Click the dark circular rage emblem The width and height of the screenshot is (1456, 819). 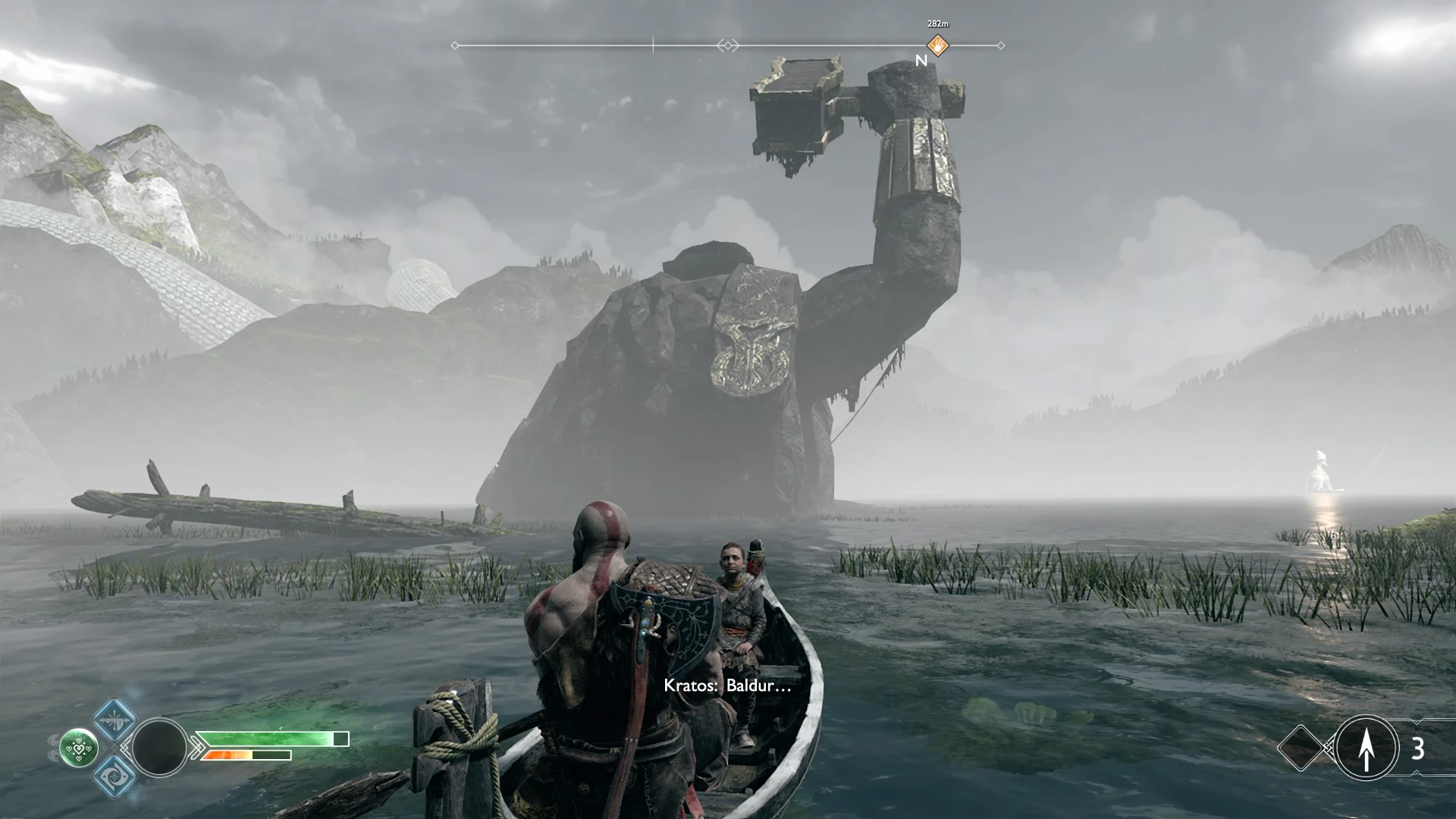(159, 747)
